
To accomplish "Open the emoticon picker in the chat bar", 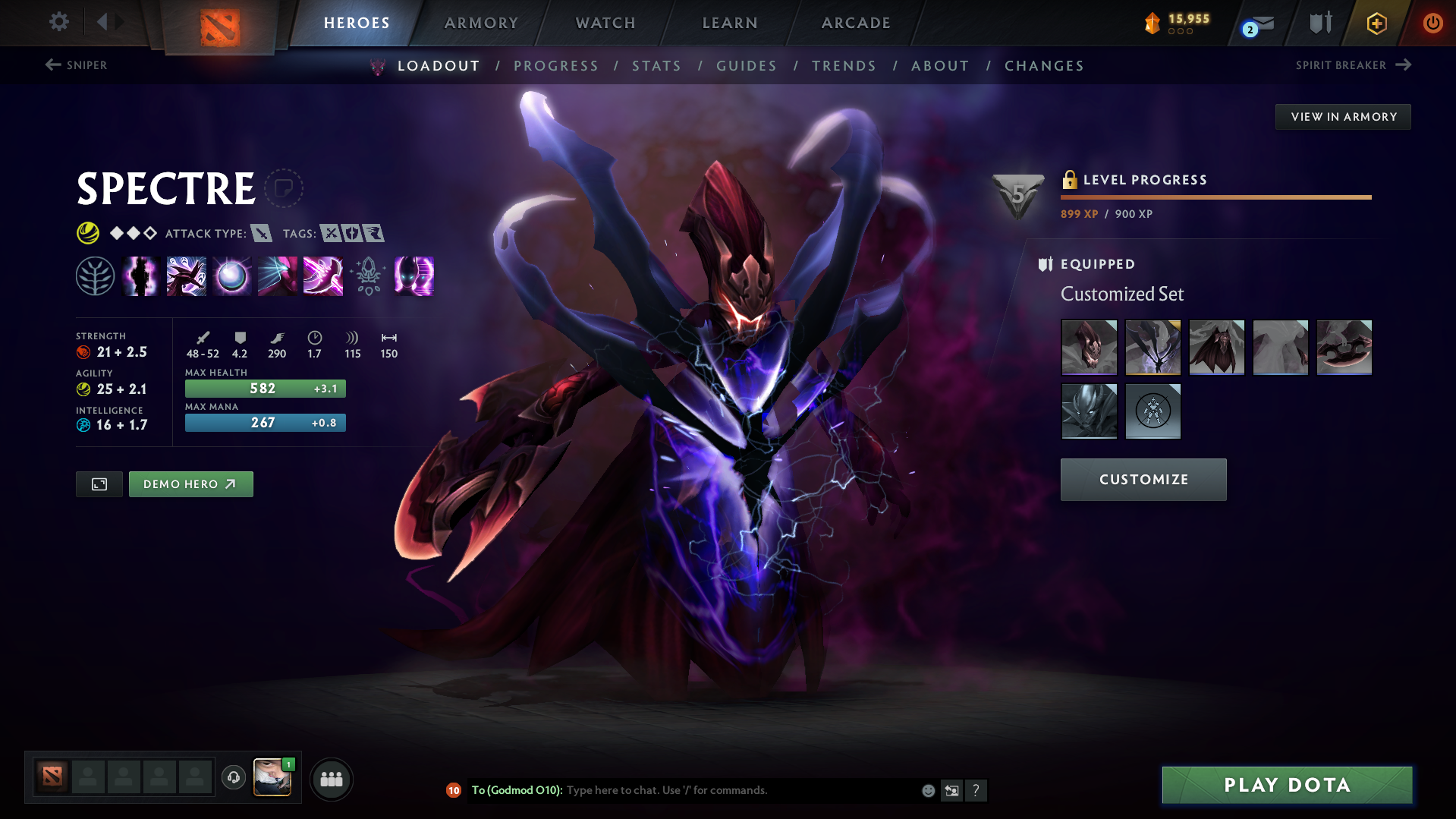I will (927, 790).
